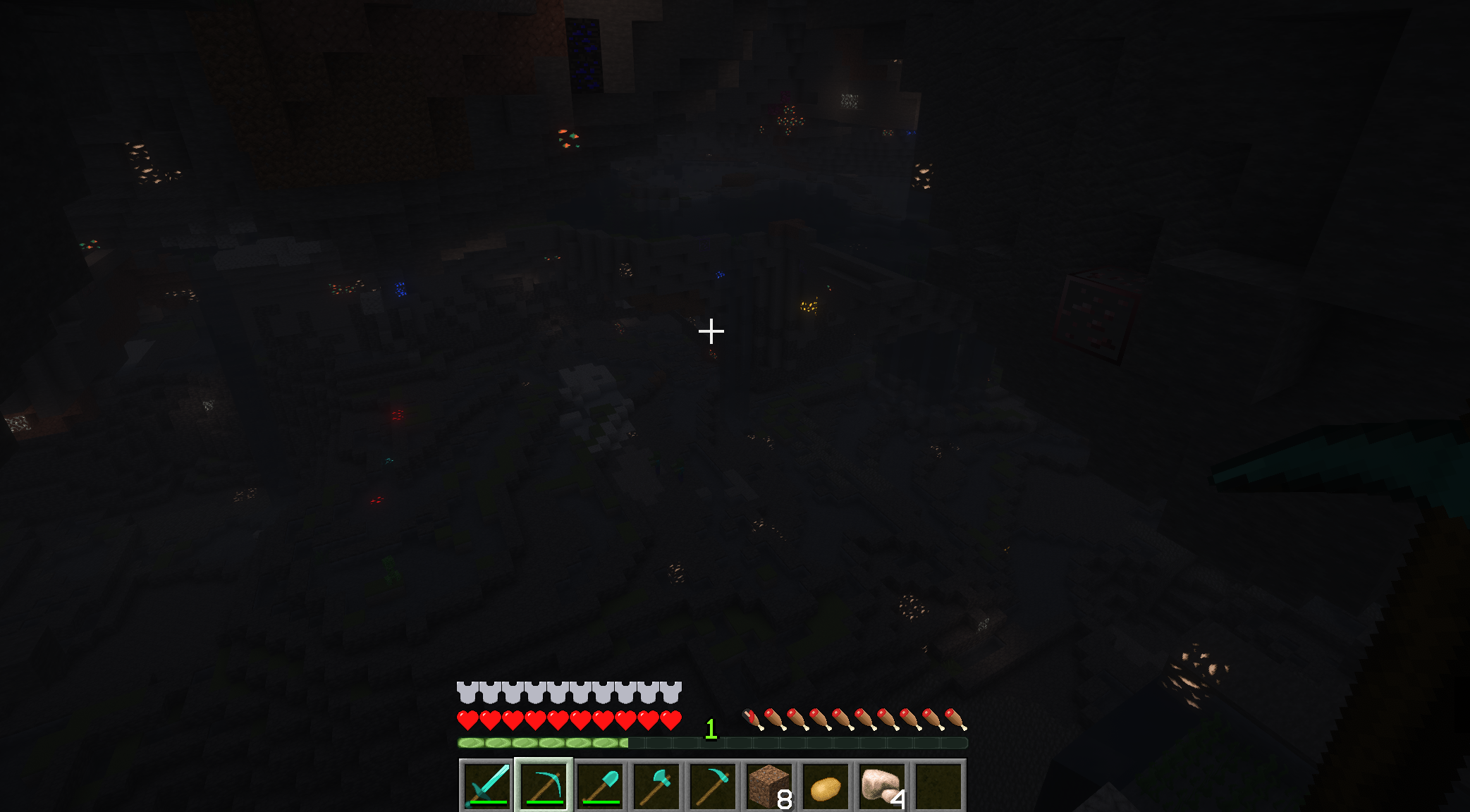The image size is (1470, 812).
Task: Select the diamond pickaxe hotbar slot
Action: click(543, 784)
